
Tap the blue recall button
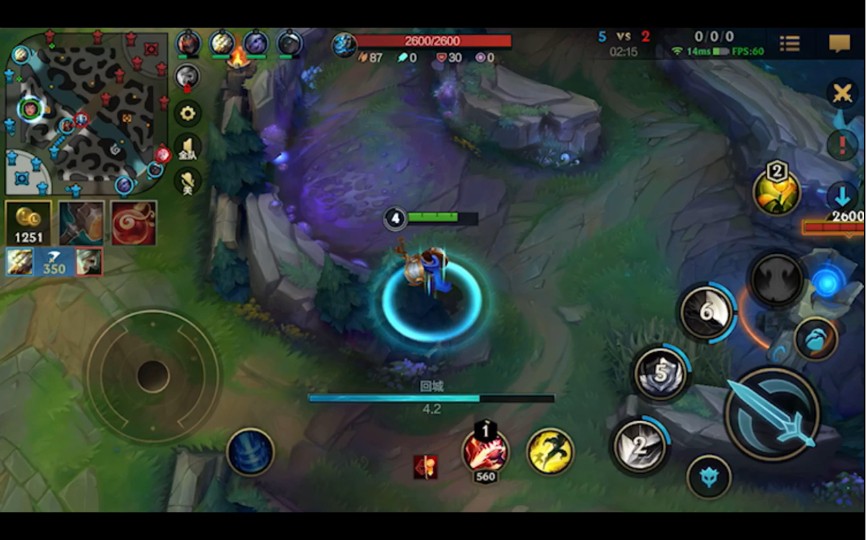(250, 451)
